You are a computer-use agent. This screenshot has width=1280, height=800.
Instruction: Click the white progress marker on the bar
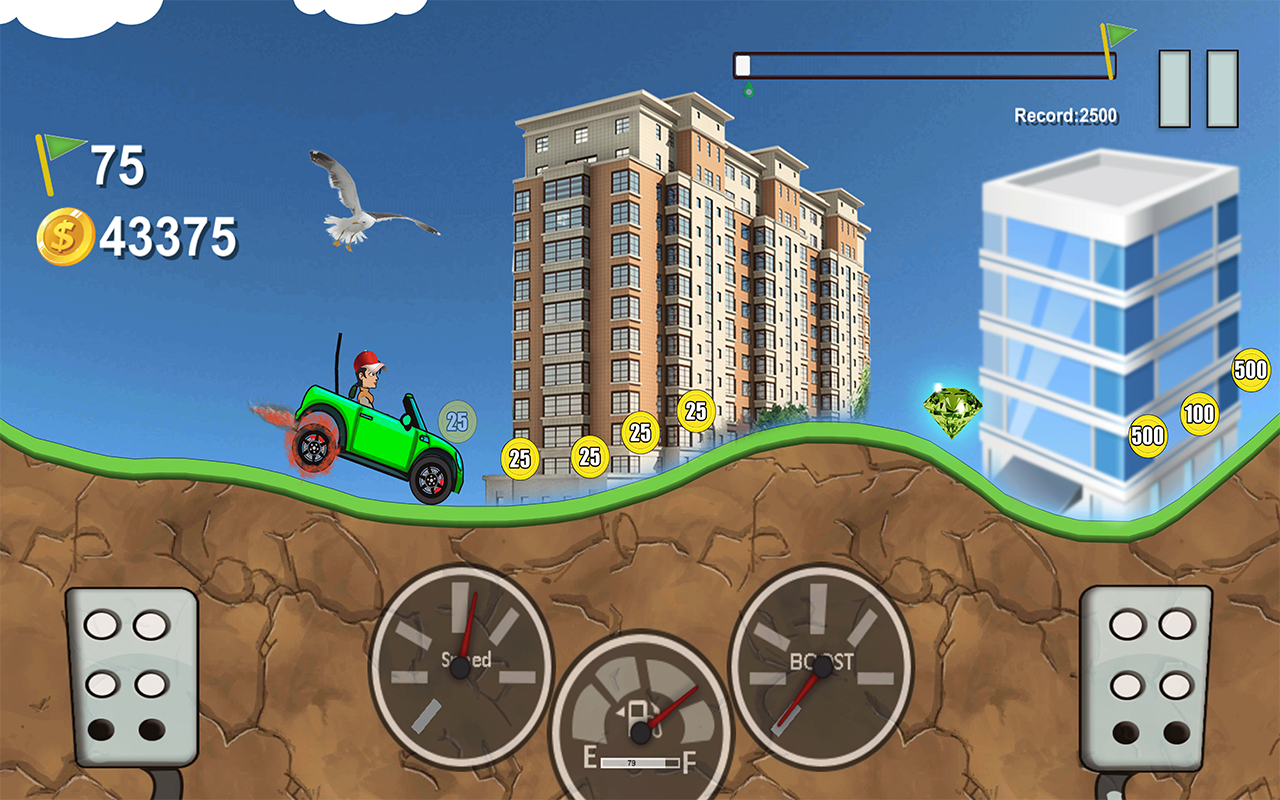pyautogui.click(x=742, y=63)
